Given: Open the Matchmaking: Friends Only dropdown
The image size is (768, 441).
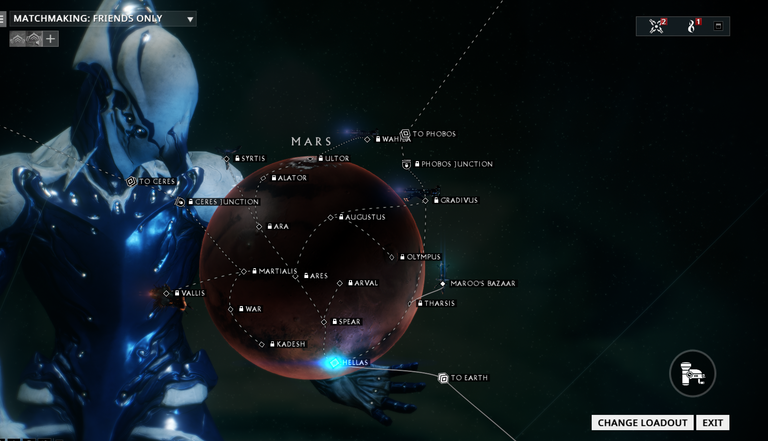Looking at the screenshot, I should 190,19.
